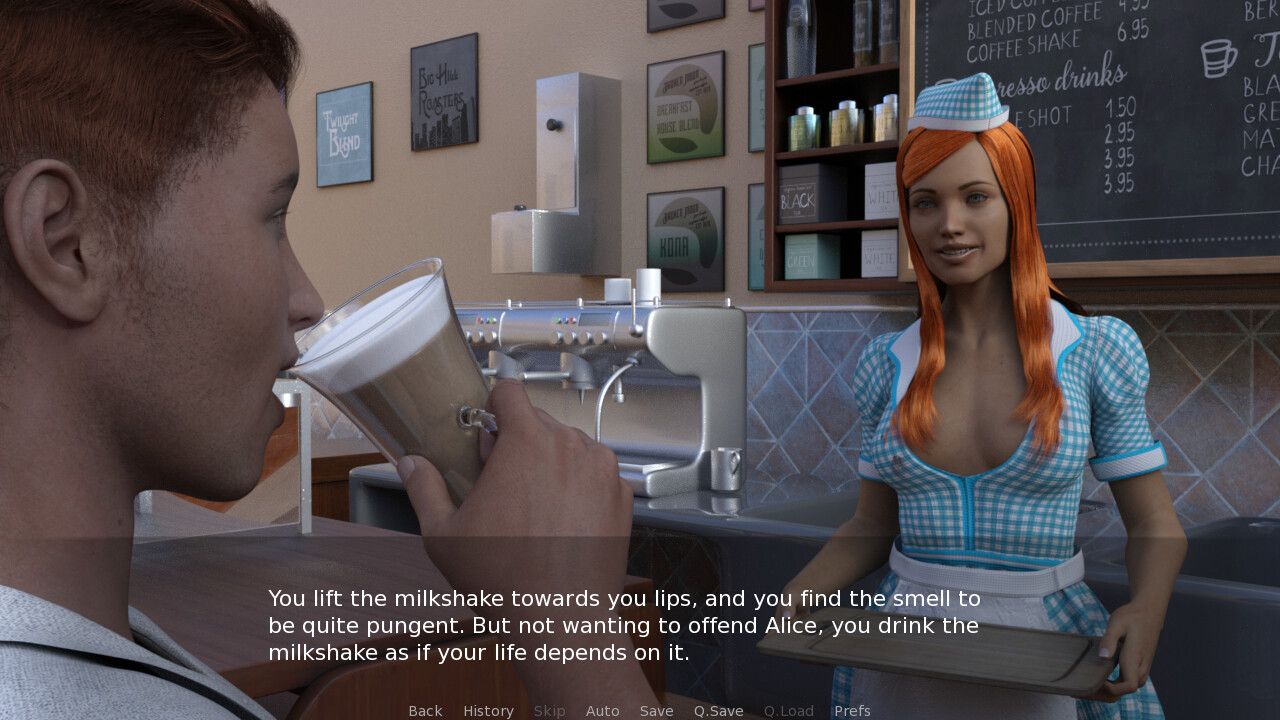Open the Prefs settings menu
Screen dimensions: 1280x720
click(852, 710)
